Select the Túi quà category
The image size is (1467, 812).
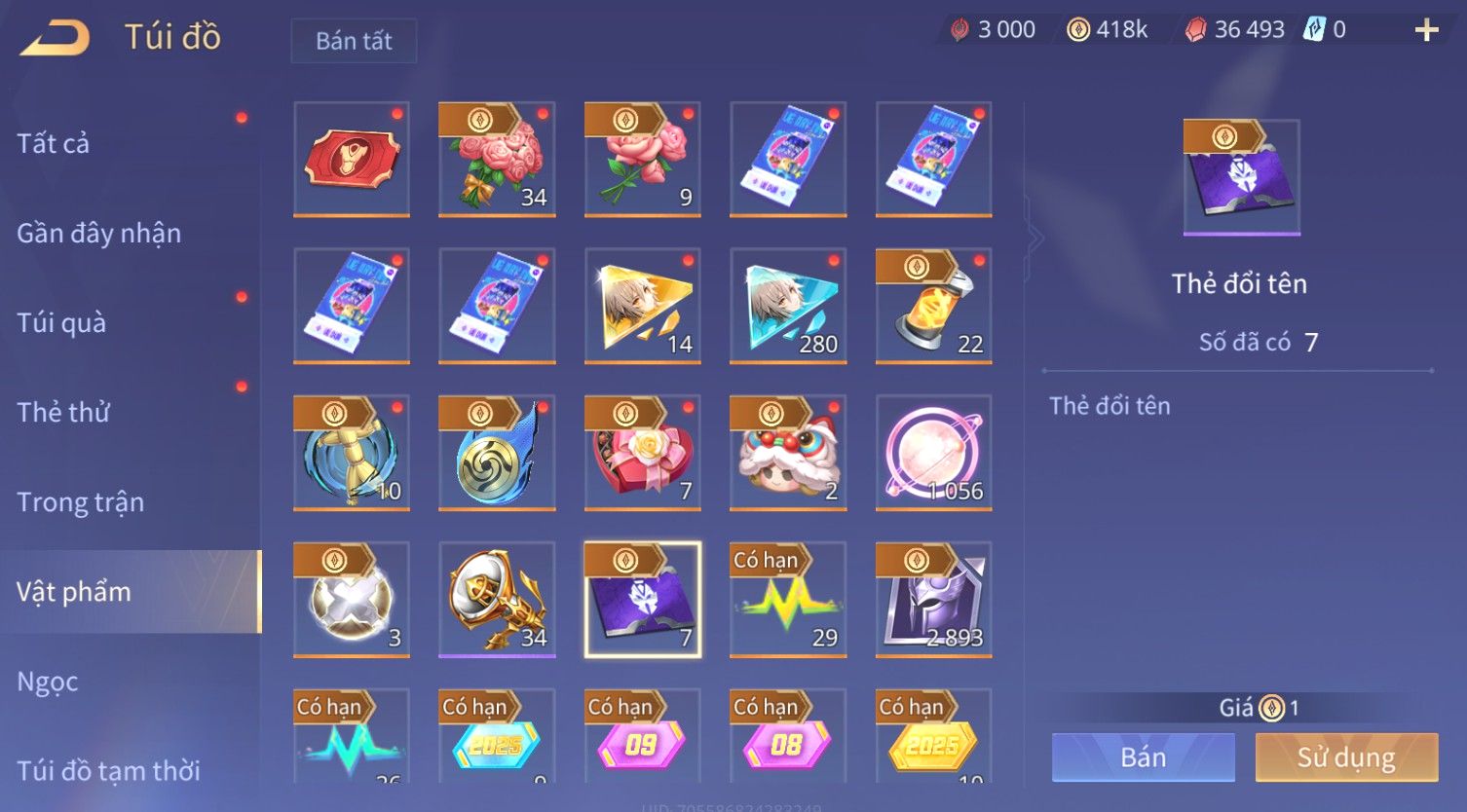click(x=61, y=322)
